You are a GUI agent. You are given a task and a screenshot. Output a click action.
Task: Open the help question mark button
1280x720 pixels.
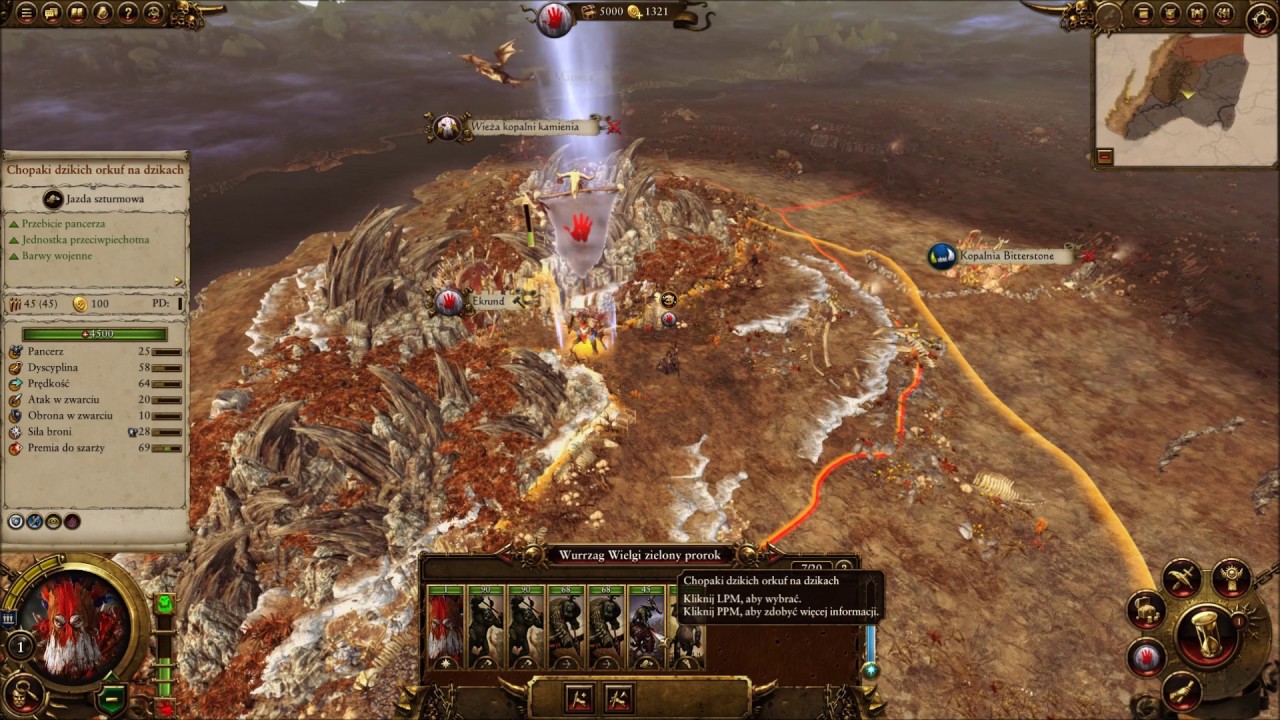pyautogui.click(x=128, y=13)
